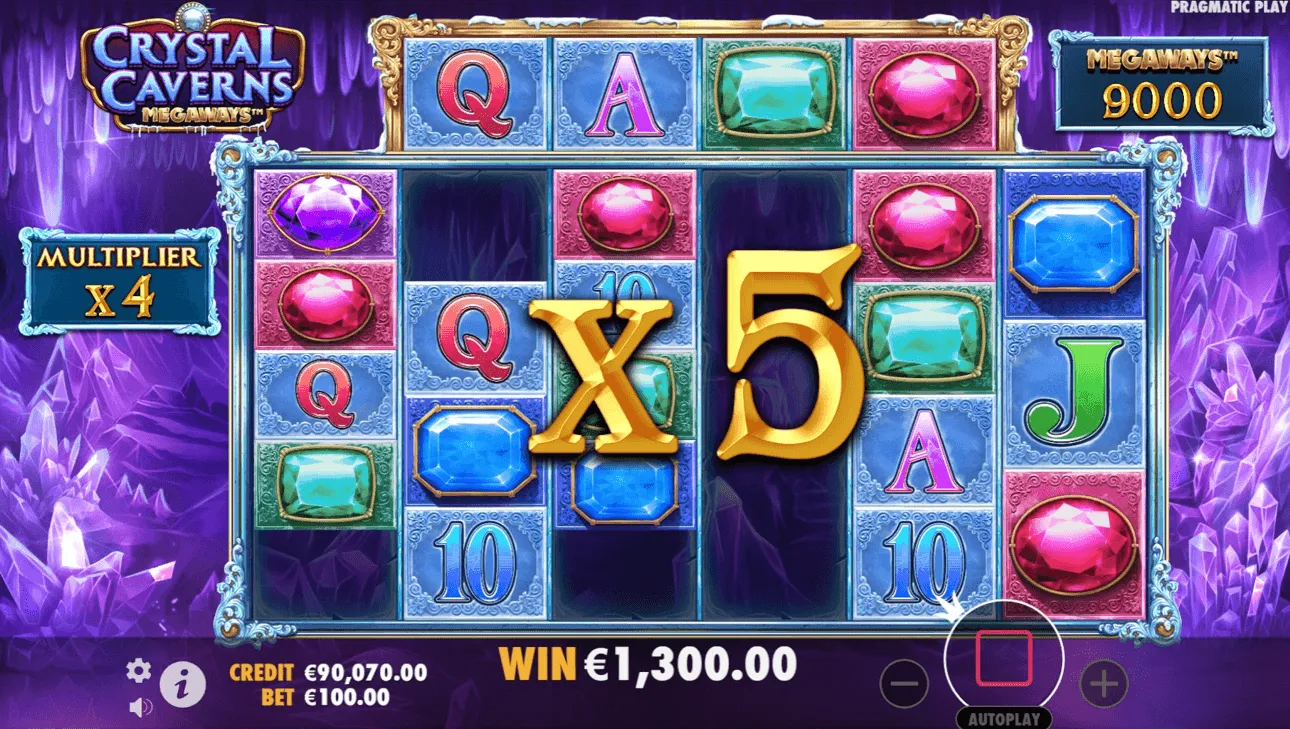1290x729 pixels.
Task: Click the Megaways 9000 counter panel
Action: pos(1163,85)
